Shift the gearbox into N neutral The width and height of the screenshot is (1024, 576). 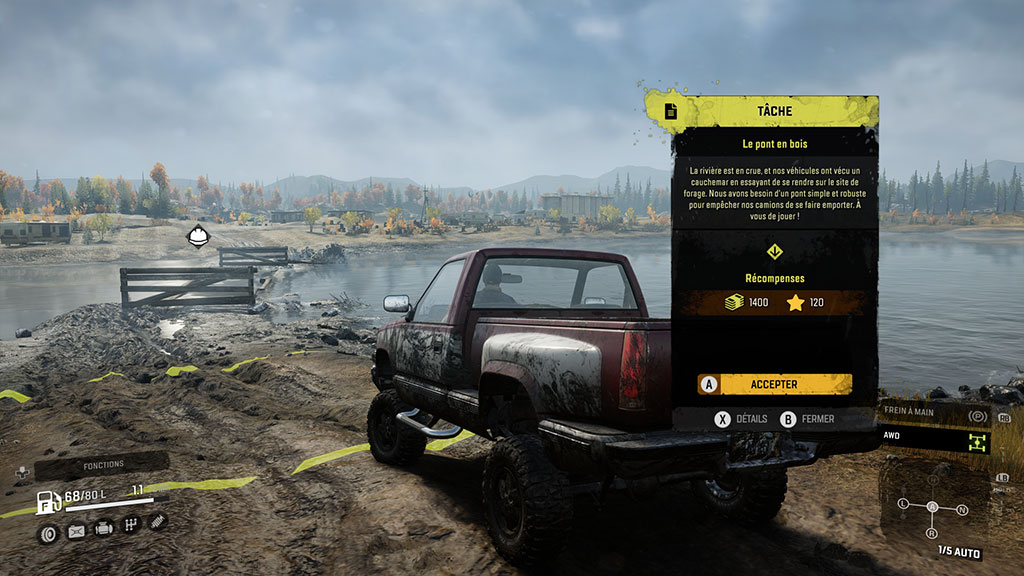962,510
